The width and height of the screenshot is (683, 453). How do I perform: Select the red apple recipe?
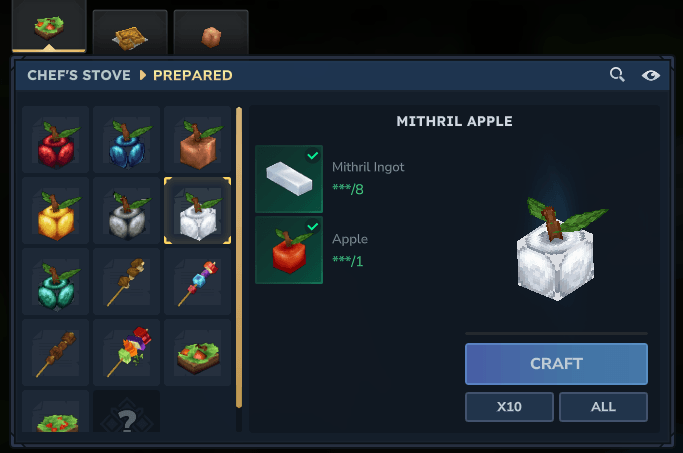56,141
